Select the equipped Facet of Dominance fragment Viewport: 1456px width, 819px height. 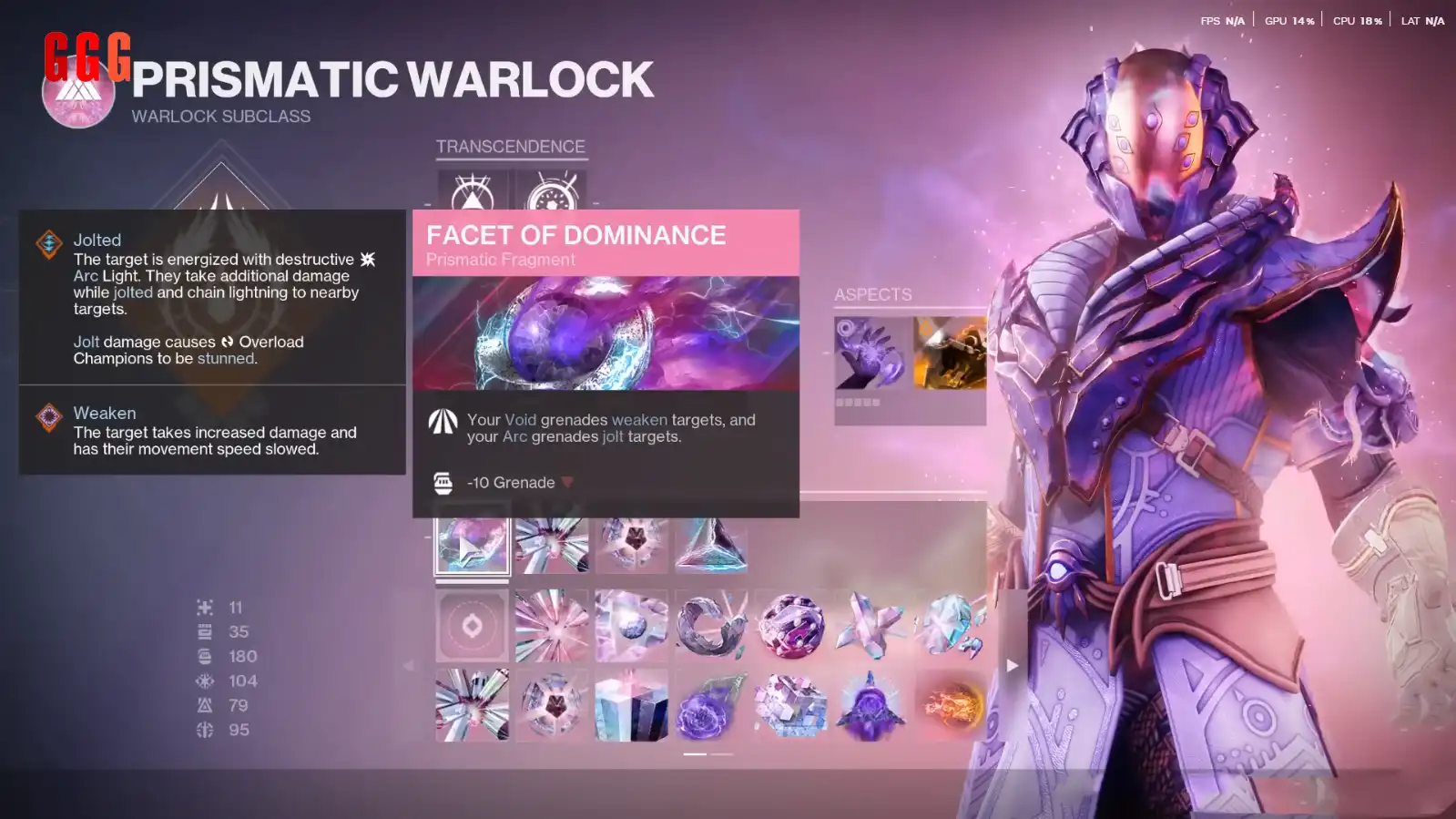pos(472,545)
